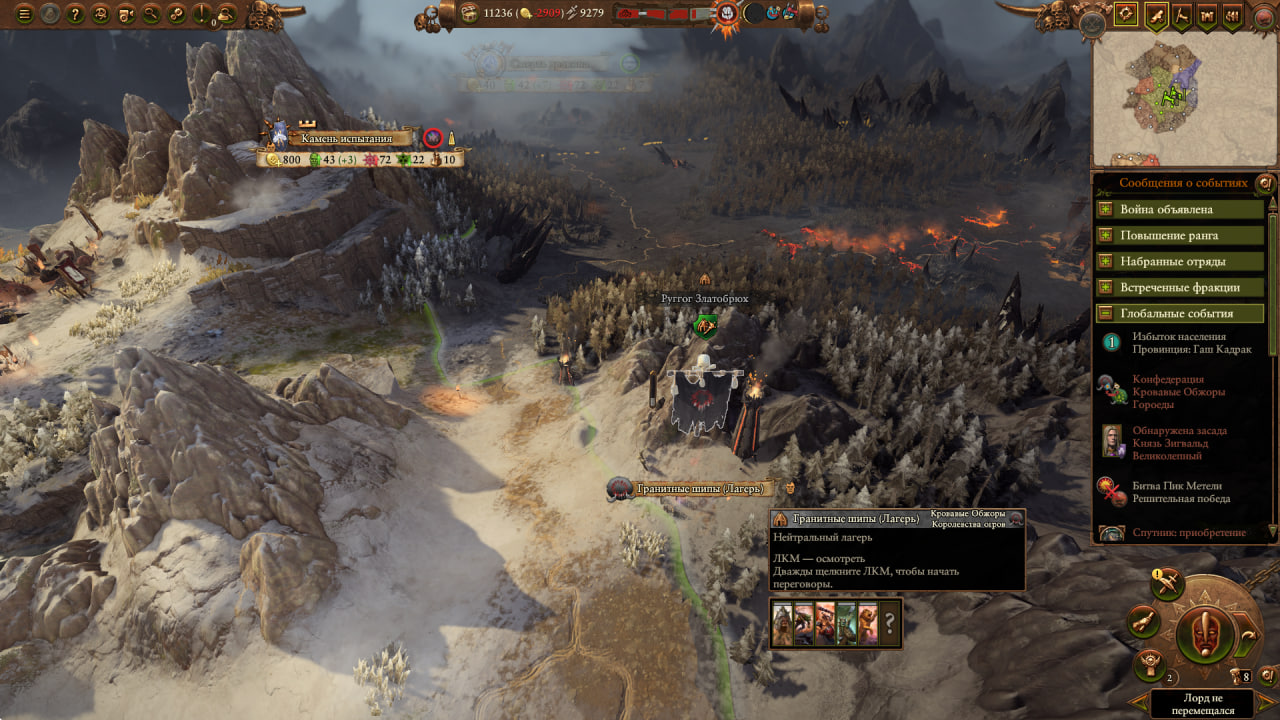Screen dimensions: 1280x720
Task: Open the camera mode icon on top toolbar
Action: click(x=124, y=13)
